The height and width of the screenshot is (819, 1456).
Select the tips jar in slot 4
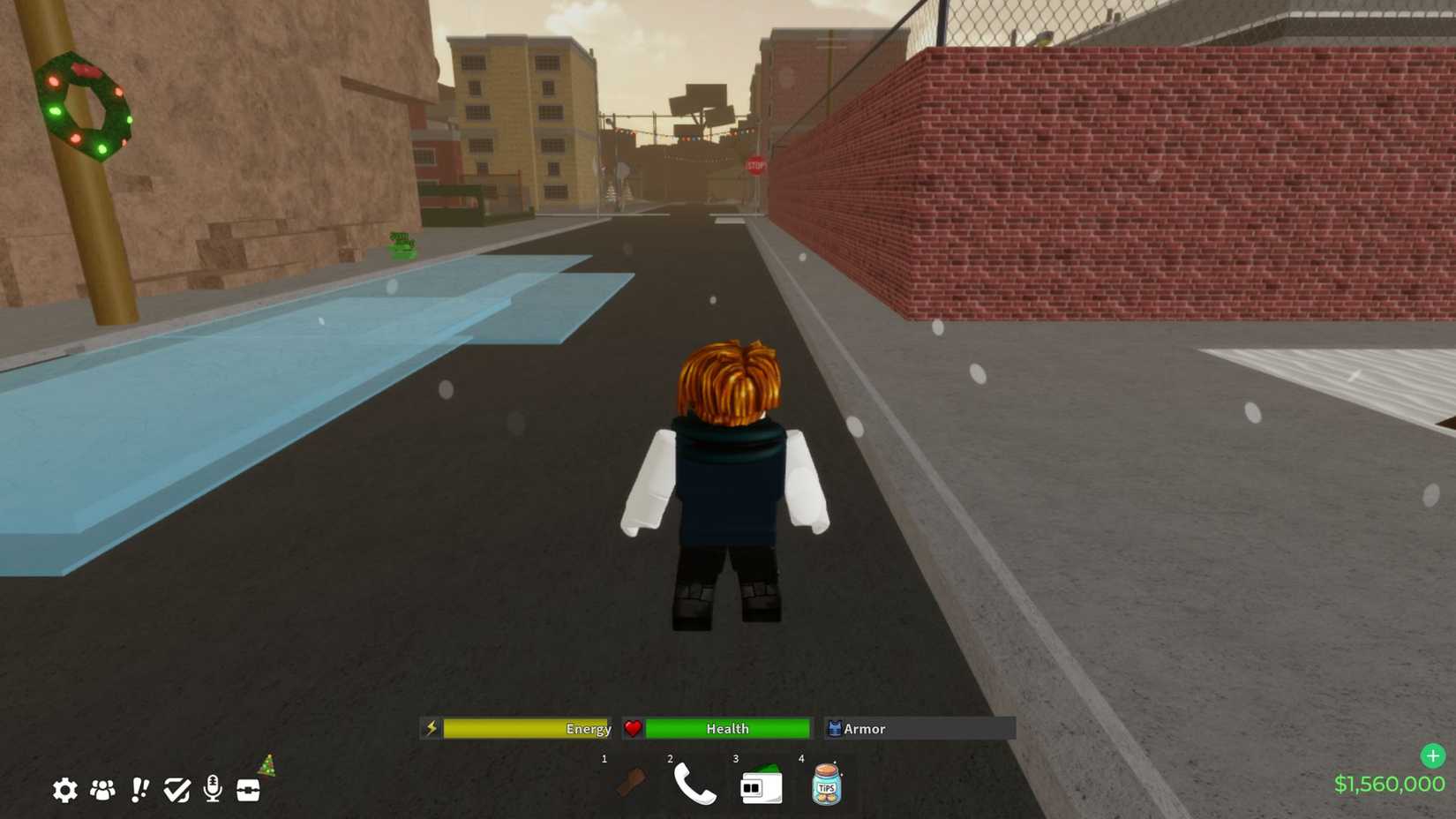(826, 785)
